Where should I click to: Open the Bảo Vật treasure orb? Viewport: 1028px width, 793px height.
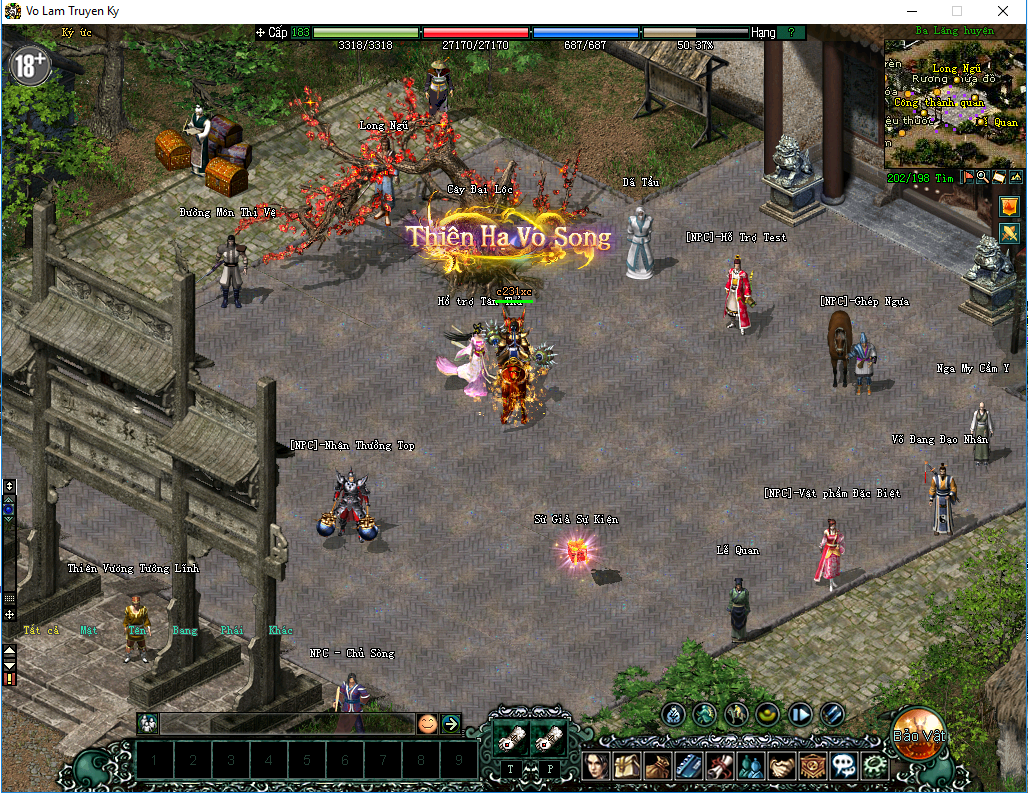click(918, 733)
